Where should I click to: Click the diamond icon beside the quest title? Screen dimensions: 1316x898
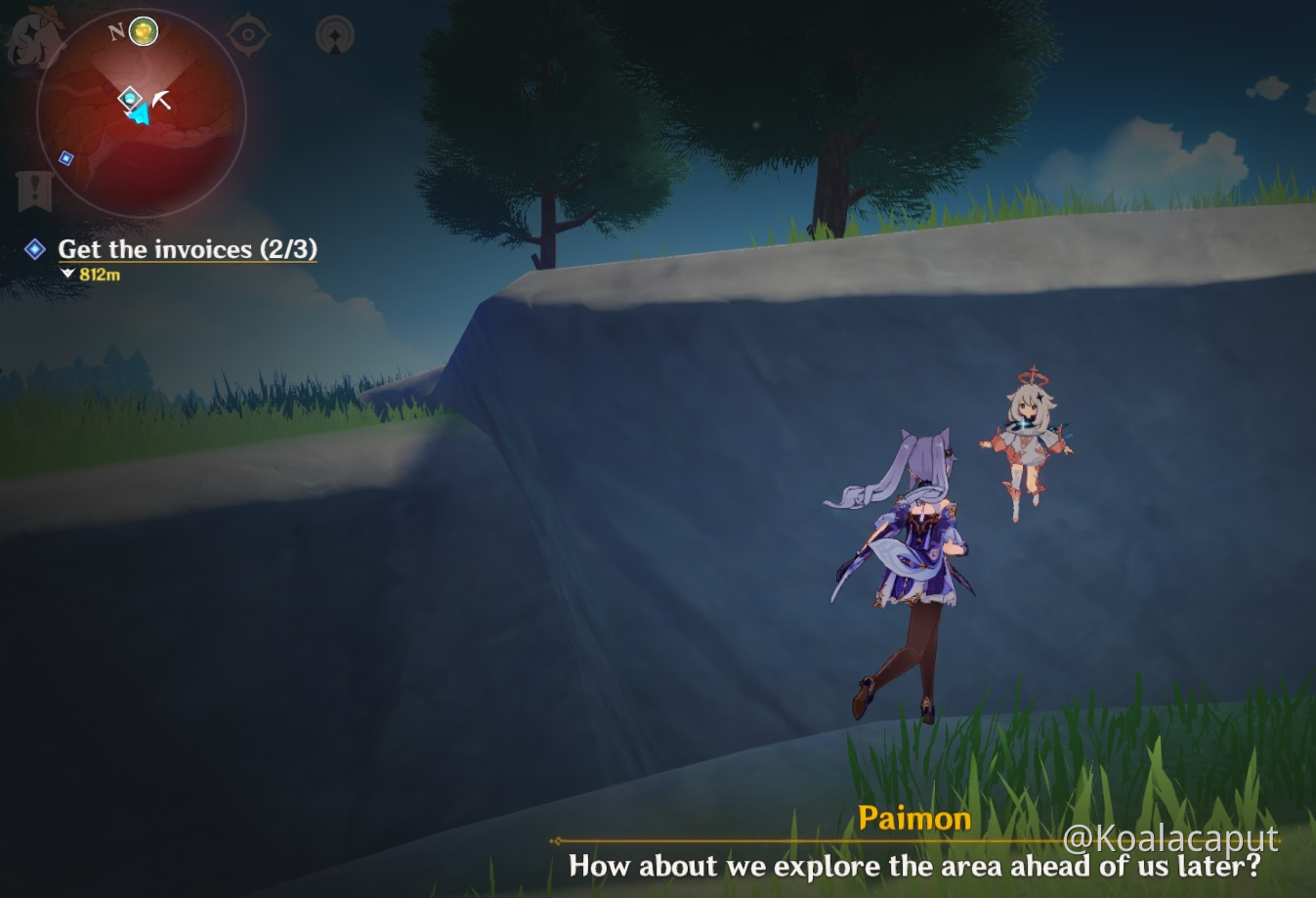tap(33, 250)
